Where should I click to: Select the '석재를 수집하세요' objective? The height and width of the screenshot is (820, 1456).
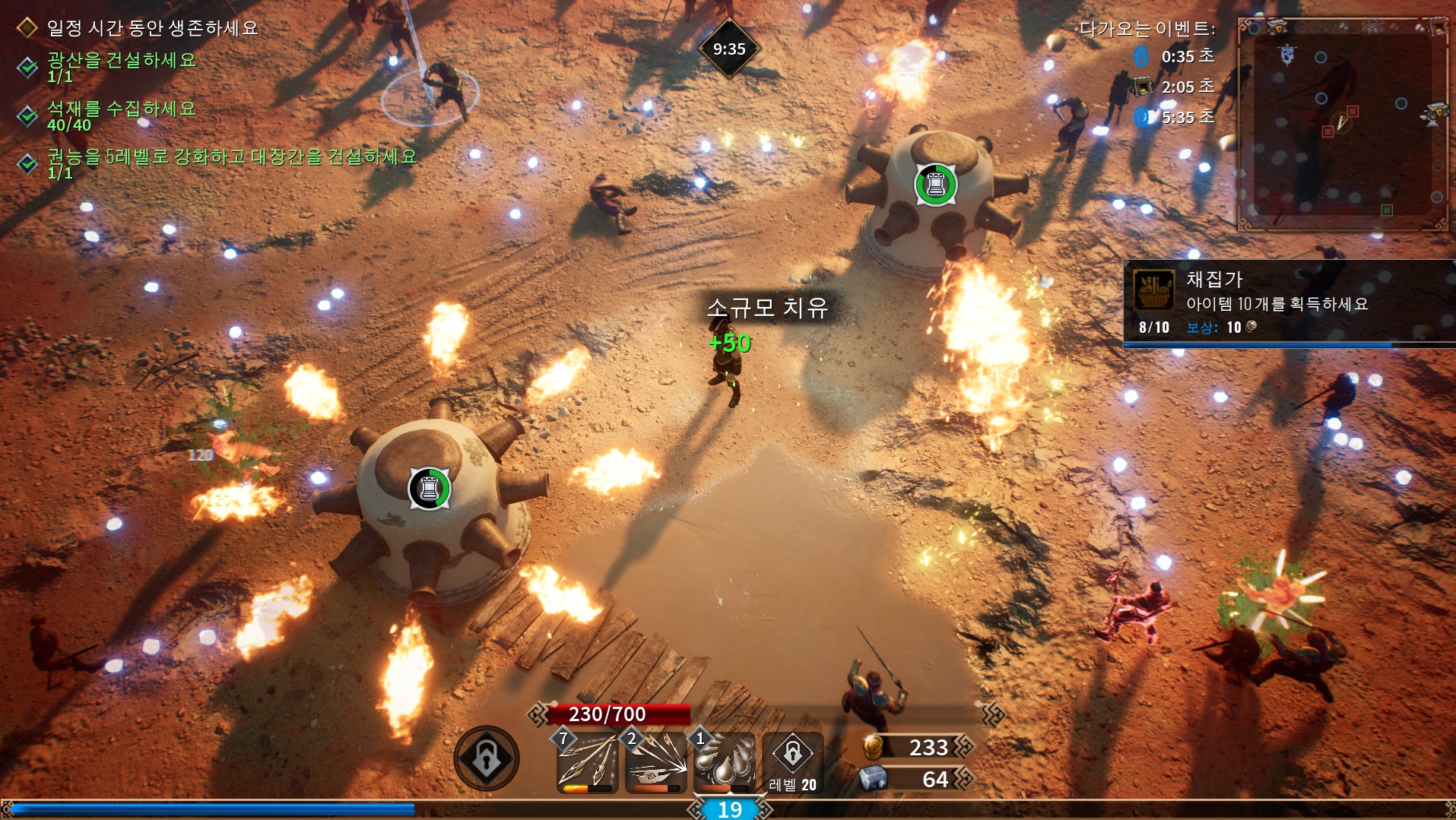click(122, 109)
